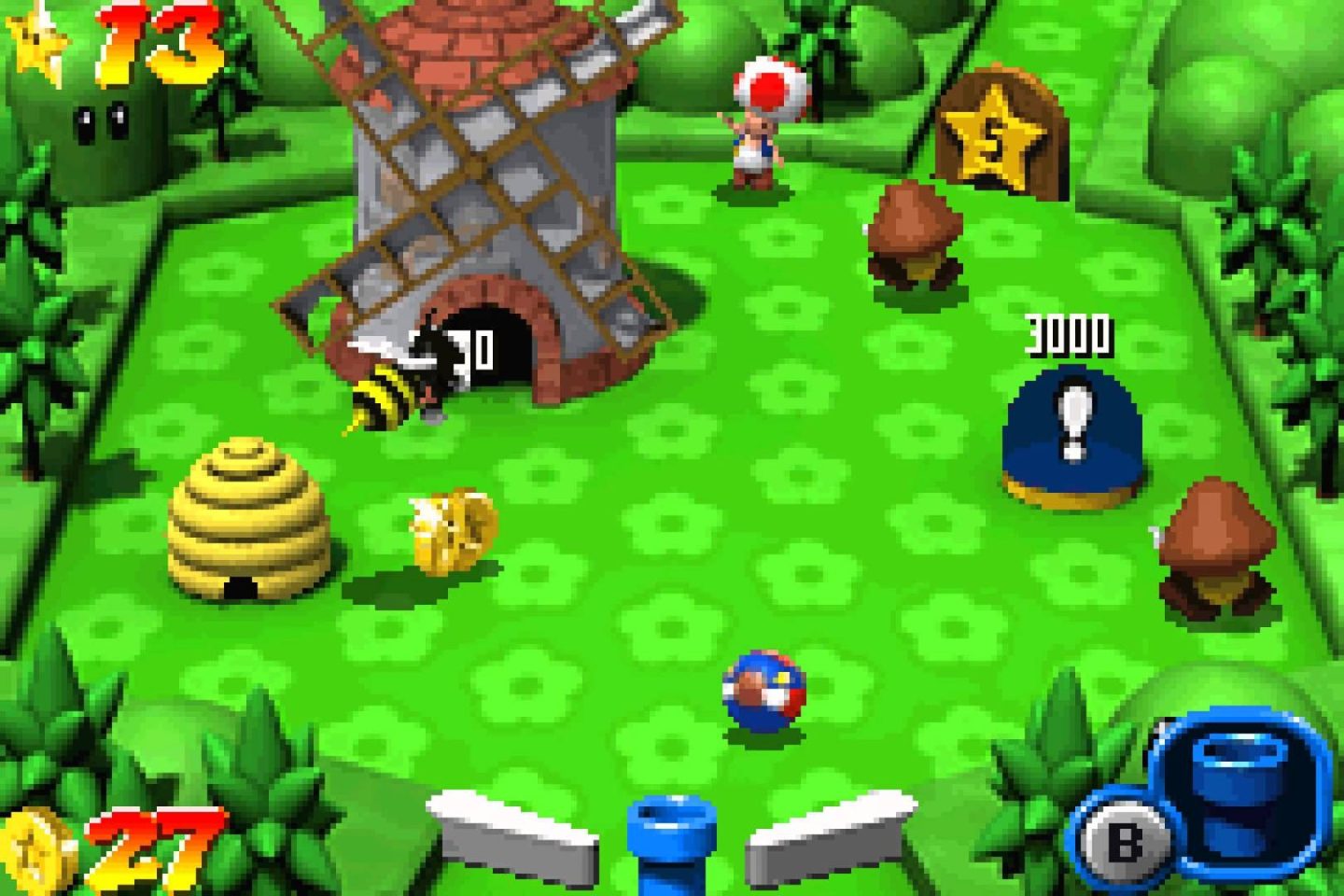
Task: Click the blue exclamation bell scoring 3000
Action: coord(1071,429)
